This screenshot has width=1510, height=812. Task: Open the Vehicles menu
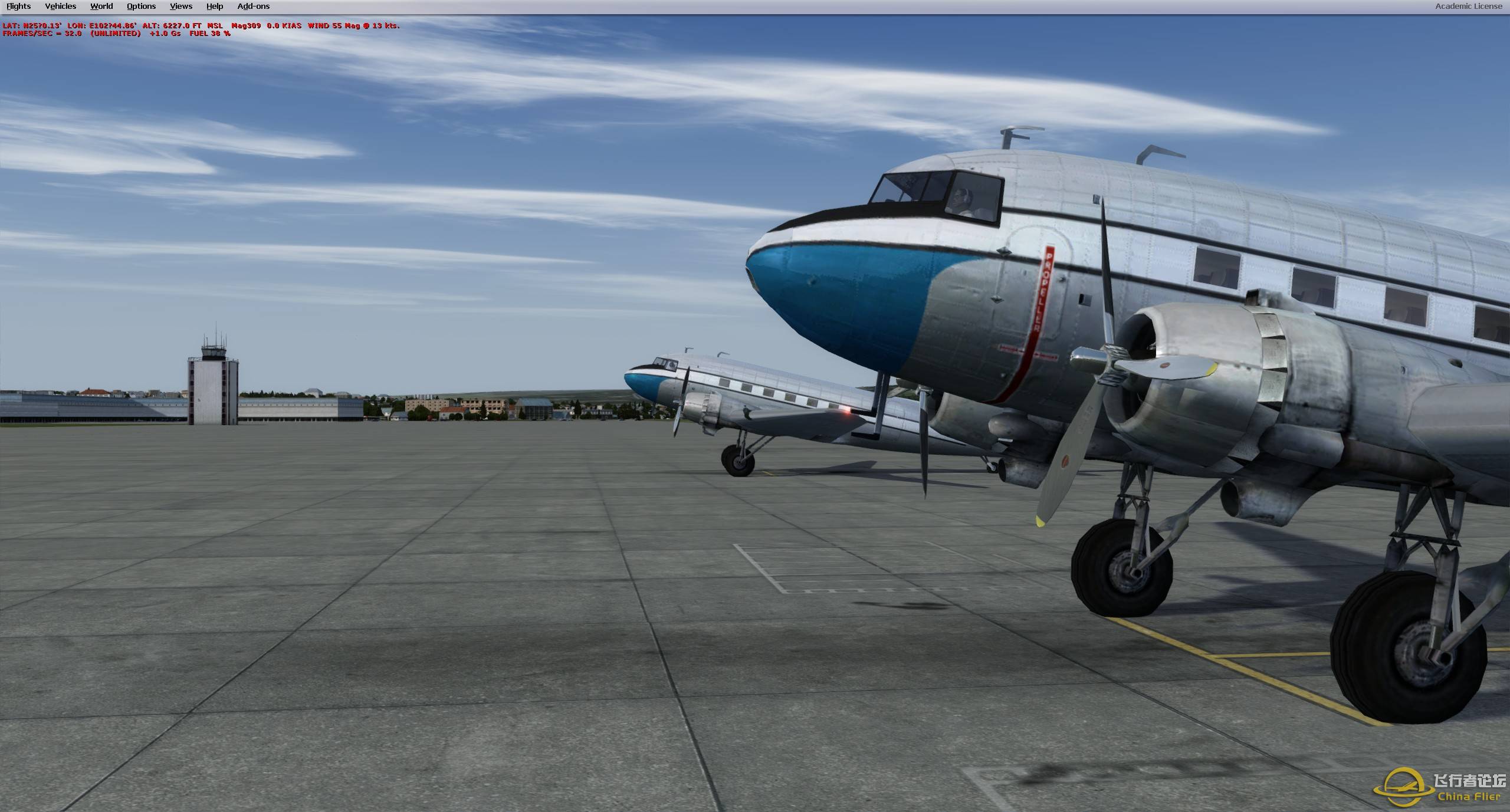point(60,6)
